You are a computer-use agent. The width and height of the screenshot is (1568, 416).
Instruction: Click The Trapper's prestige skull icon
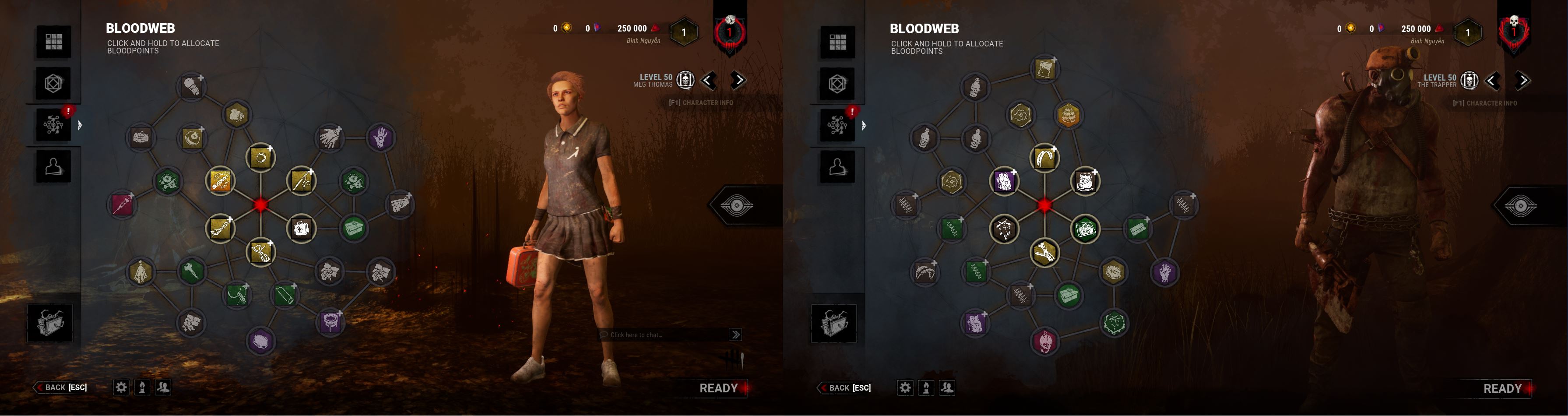1470,80
